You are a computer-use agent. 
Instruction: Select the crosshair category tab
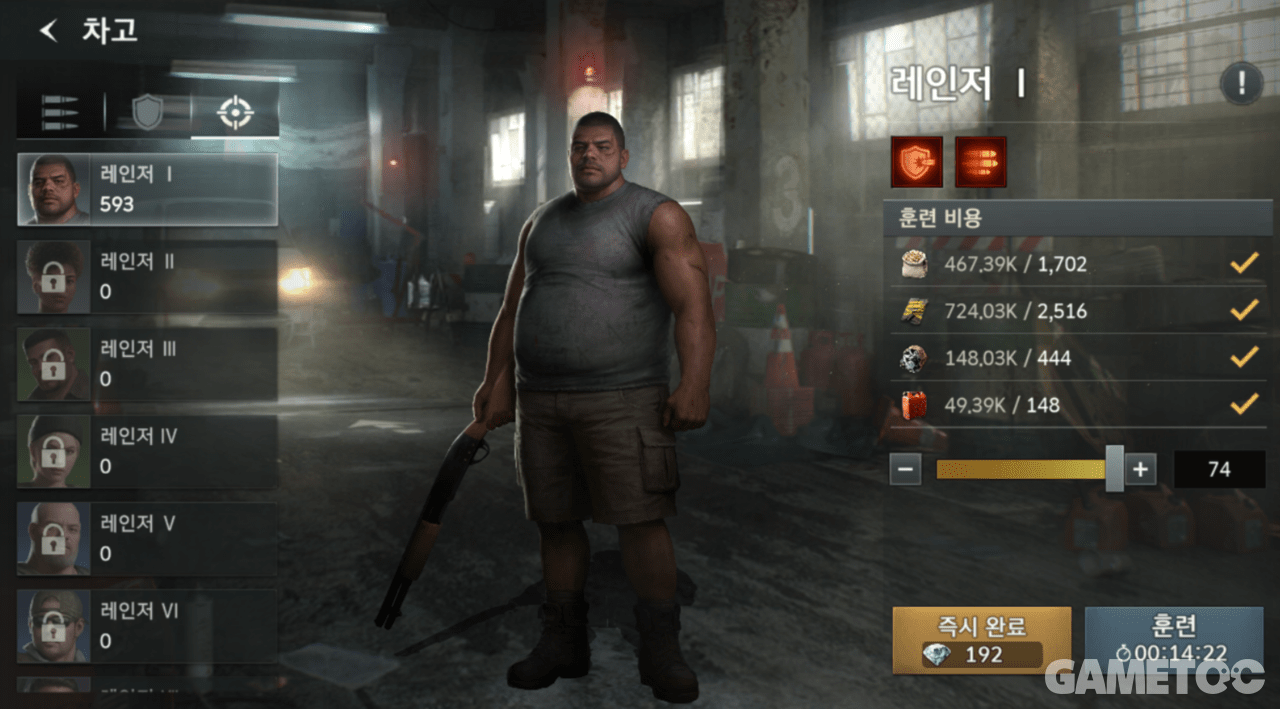click(x=235, y=113)
